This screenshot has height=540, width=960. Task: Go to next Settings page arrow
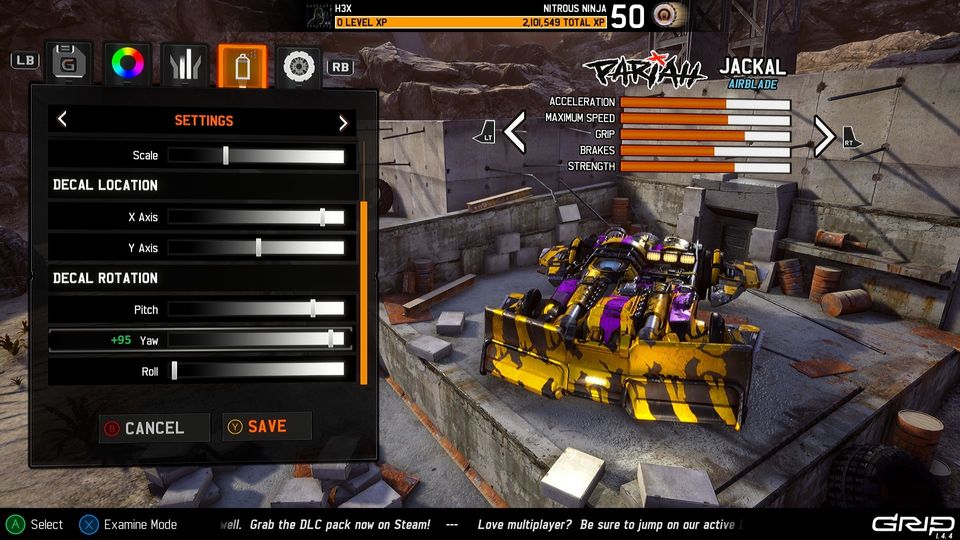tap(343, 122)
